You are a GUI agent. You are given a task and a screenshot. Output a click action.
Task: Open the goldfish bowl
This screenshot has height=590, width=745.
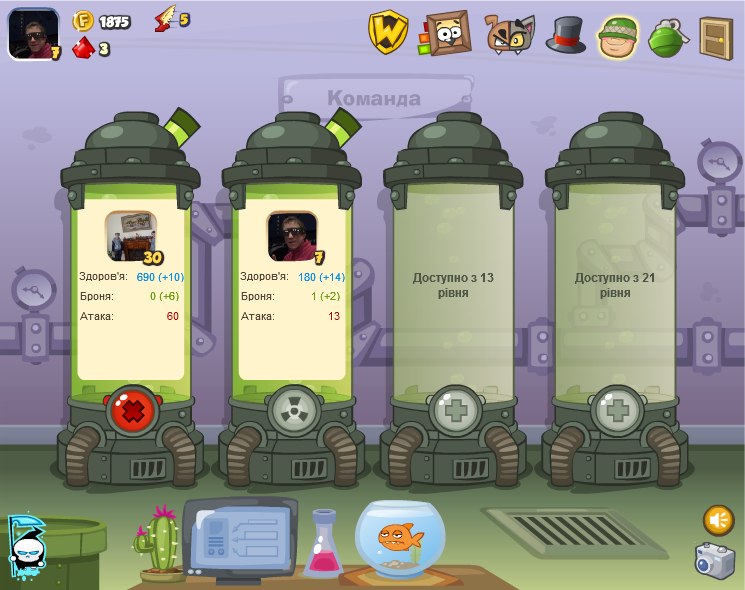coord(401,539)
